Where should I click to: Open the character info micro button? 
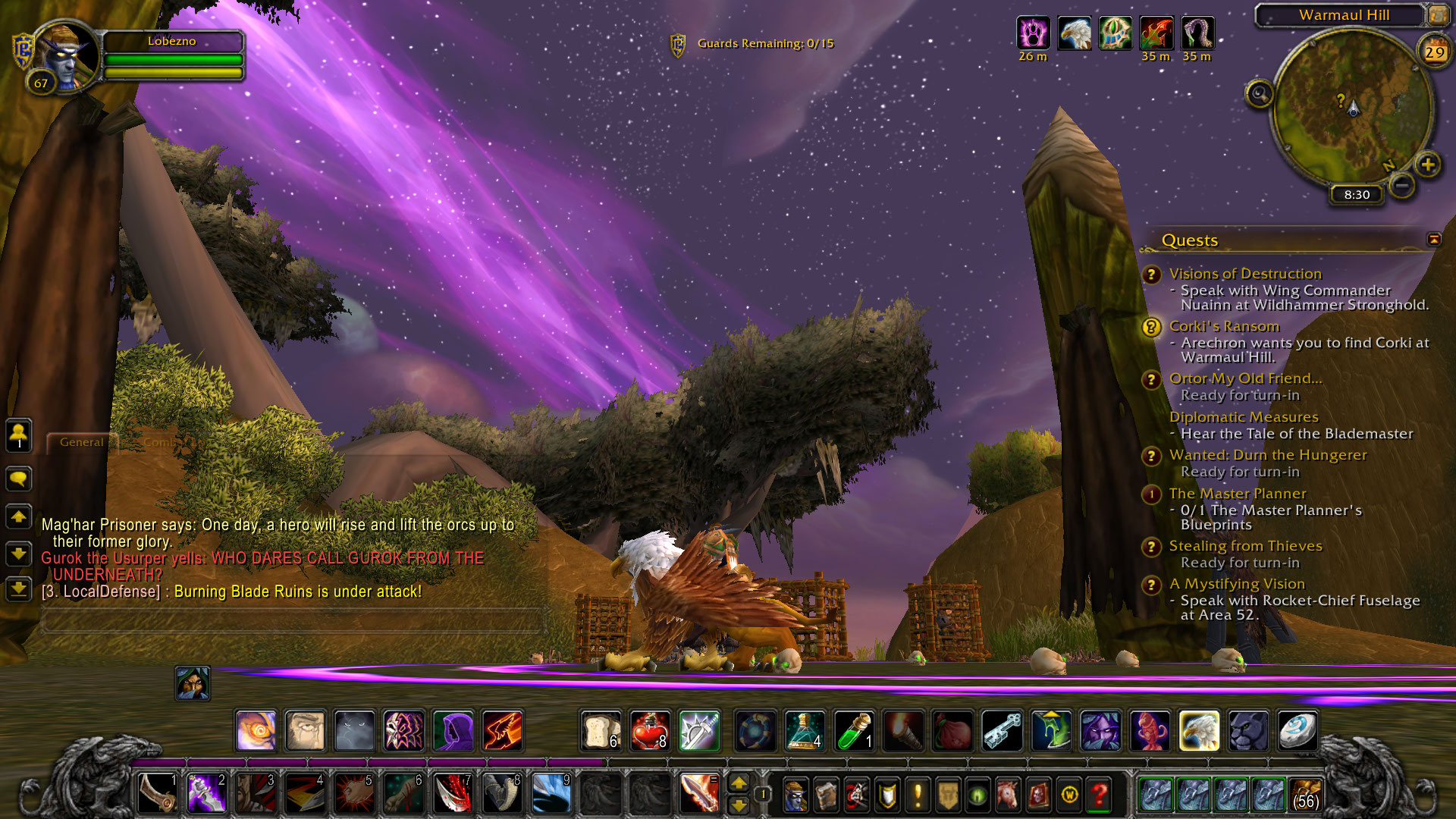pyautogui.click(x=795, y=795)
